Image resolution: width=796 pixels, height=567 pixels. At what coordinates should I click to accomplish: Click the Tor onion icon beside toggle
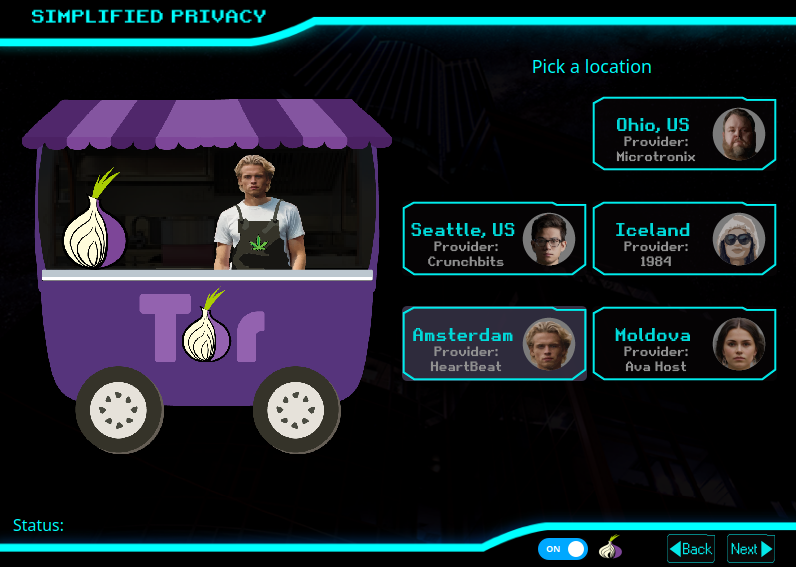coord(610,548)
